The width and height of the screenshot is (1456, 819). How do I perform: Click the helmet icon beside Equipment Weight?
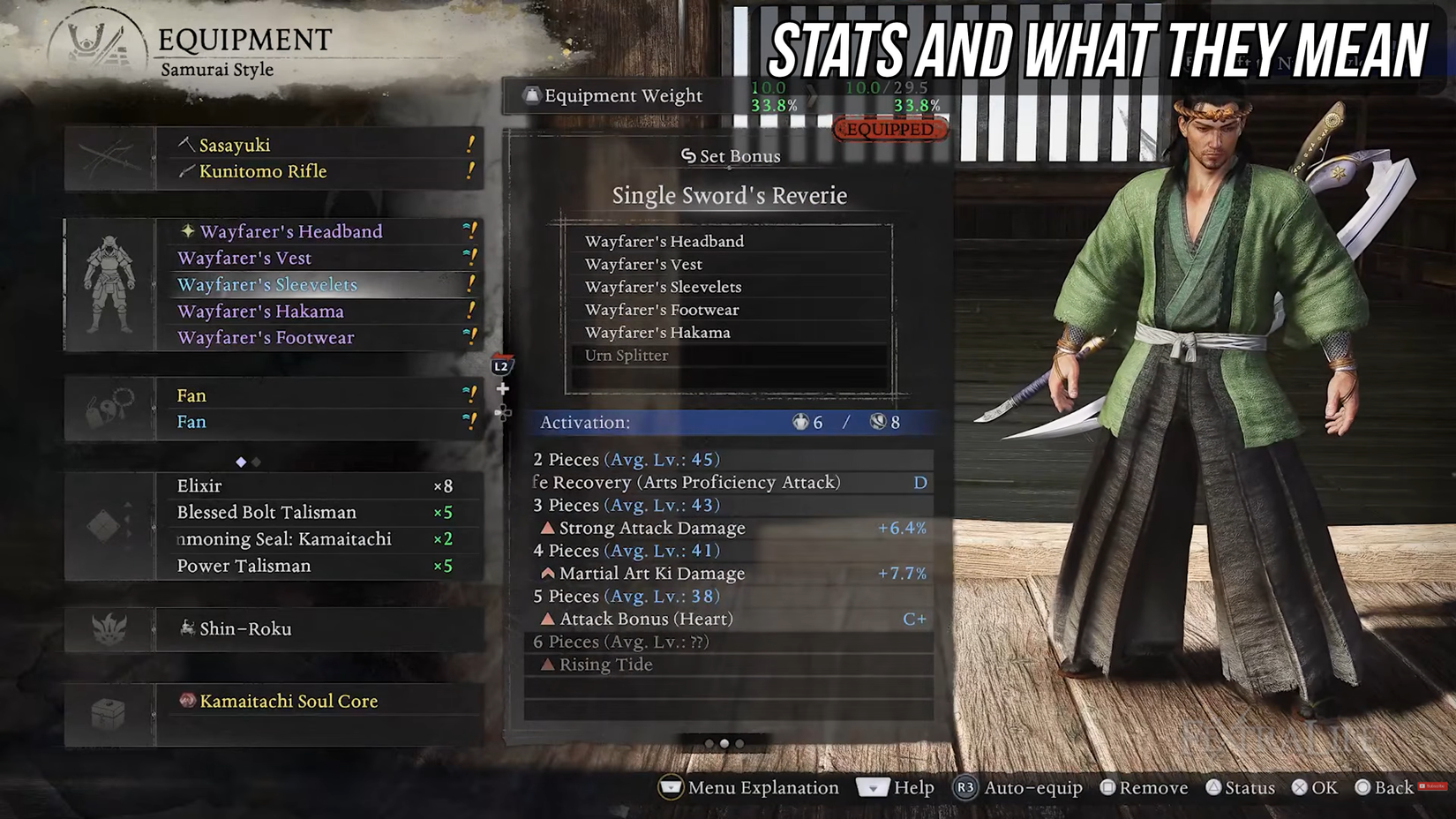click(532, 96)
